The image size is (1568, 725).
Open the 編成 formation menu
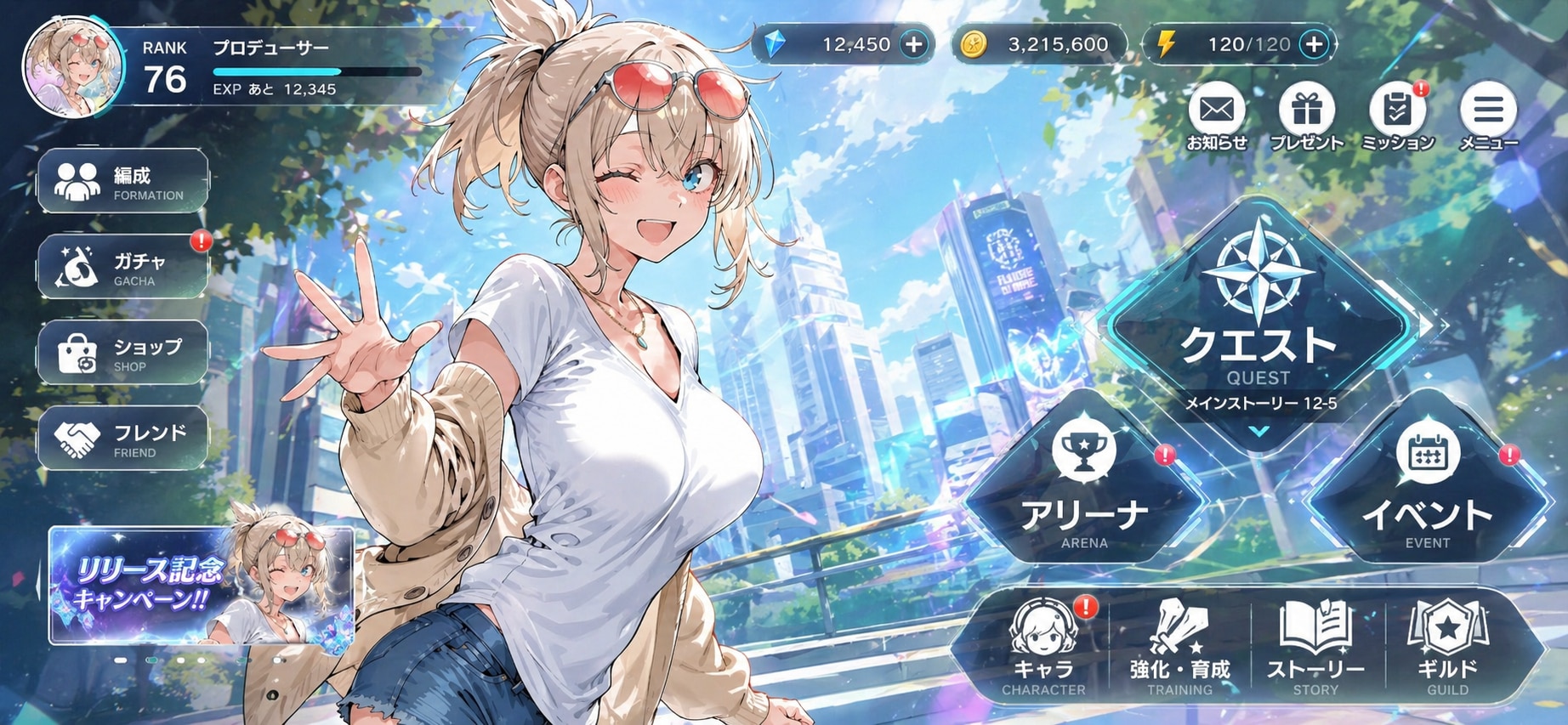tap(123, 181)
